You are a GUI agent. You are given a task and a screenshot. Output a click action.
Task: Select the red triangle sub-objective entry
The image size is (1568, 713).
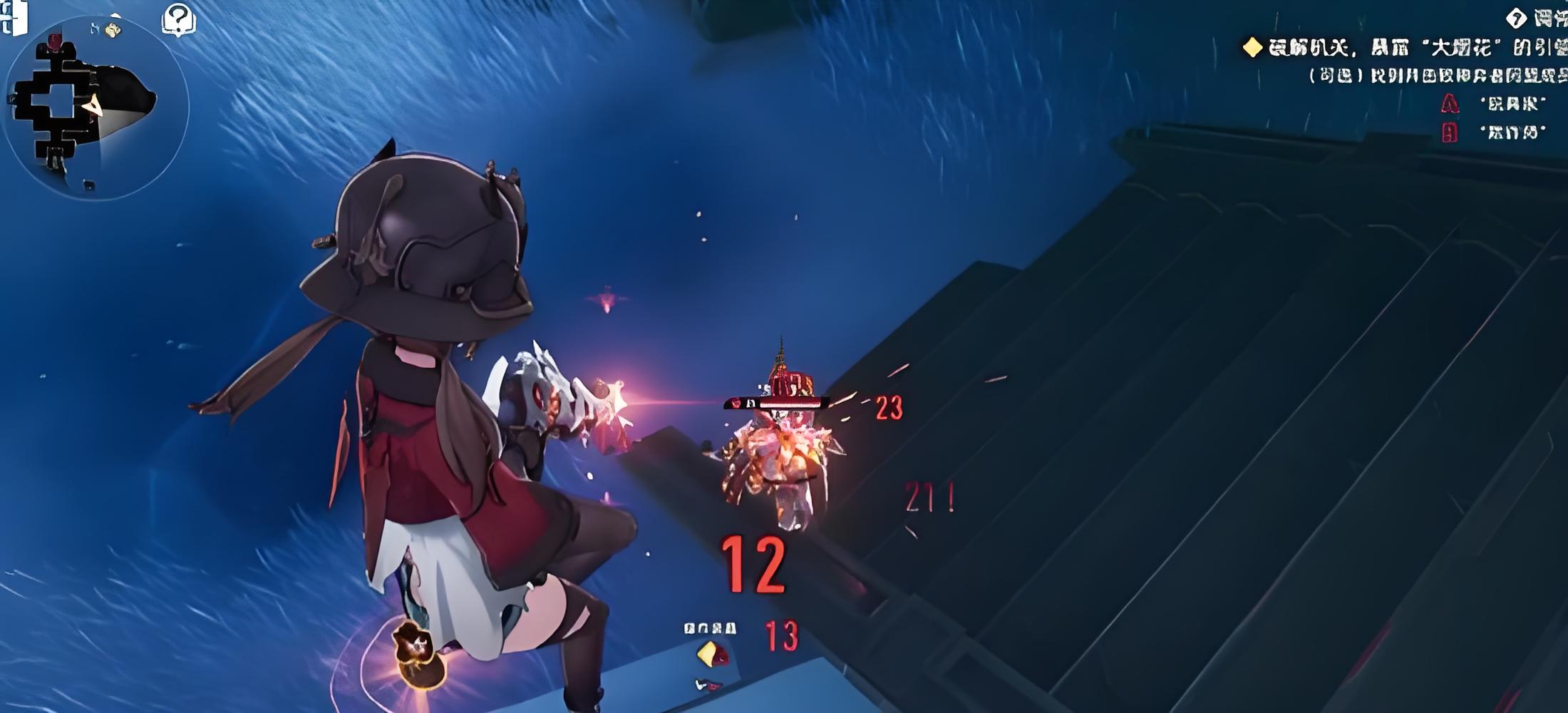point(1450,104)
